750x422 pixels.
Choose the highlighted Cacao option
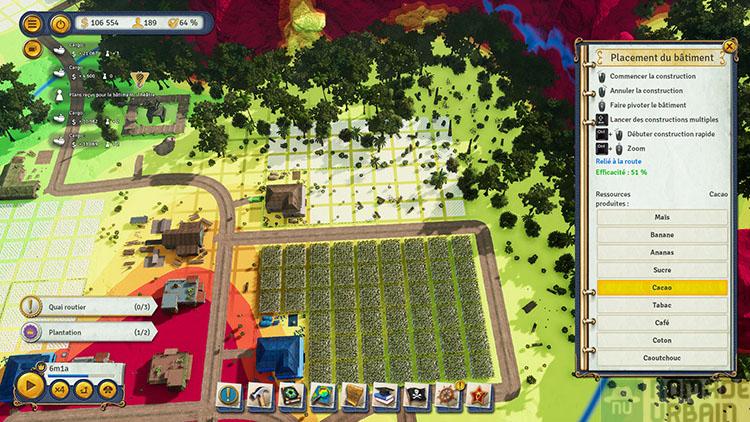(661, 287)
